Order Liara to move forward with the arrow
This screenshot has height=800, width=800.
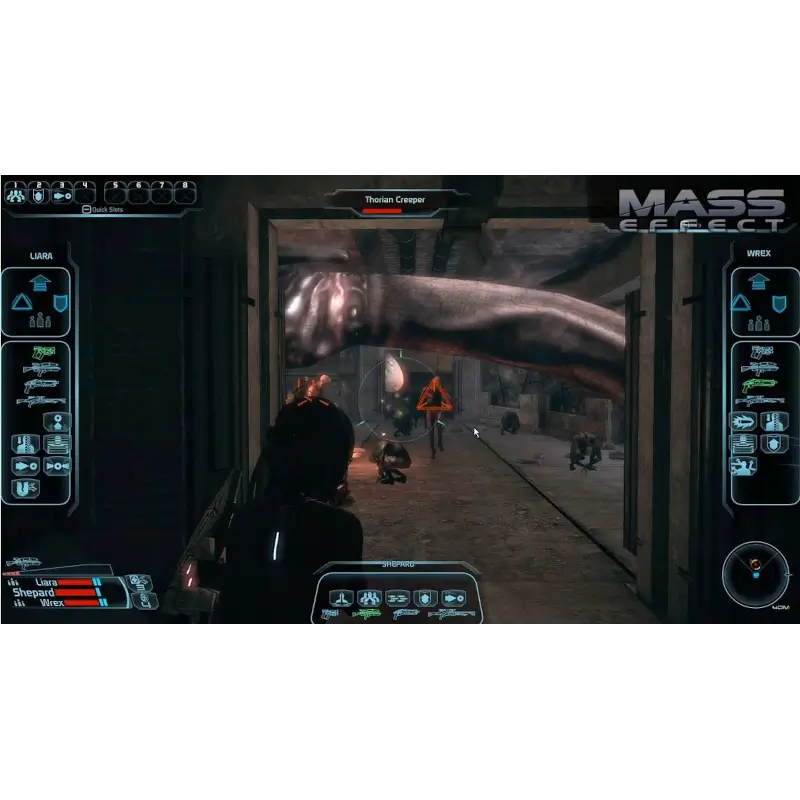(40, 283)
